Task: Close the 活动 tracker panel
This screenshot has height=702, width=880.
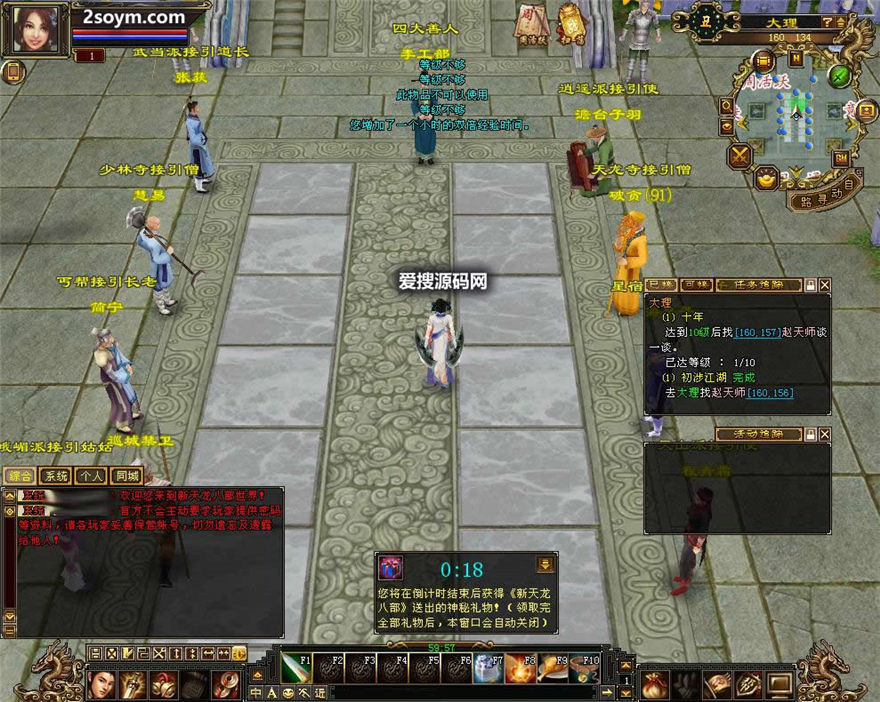Action: [x=824, y=434]
